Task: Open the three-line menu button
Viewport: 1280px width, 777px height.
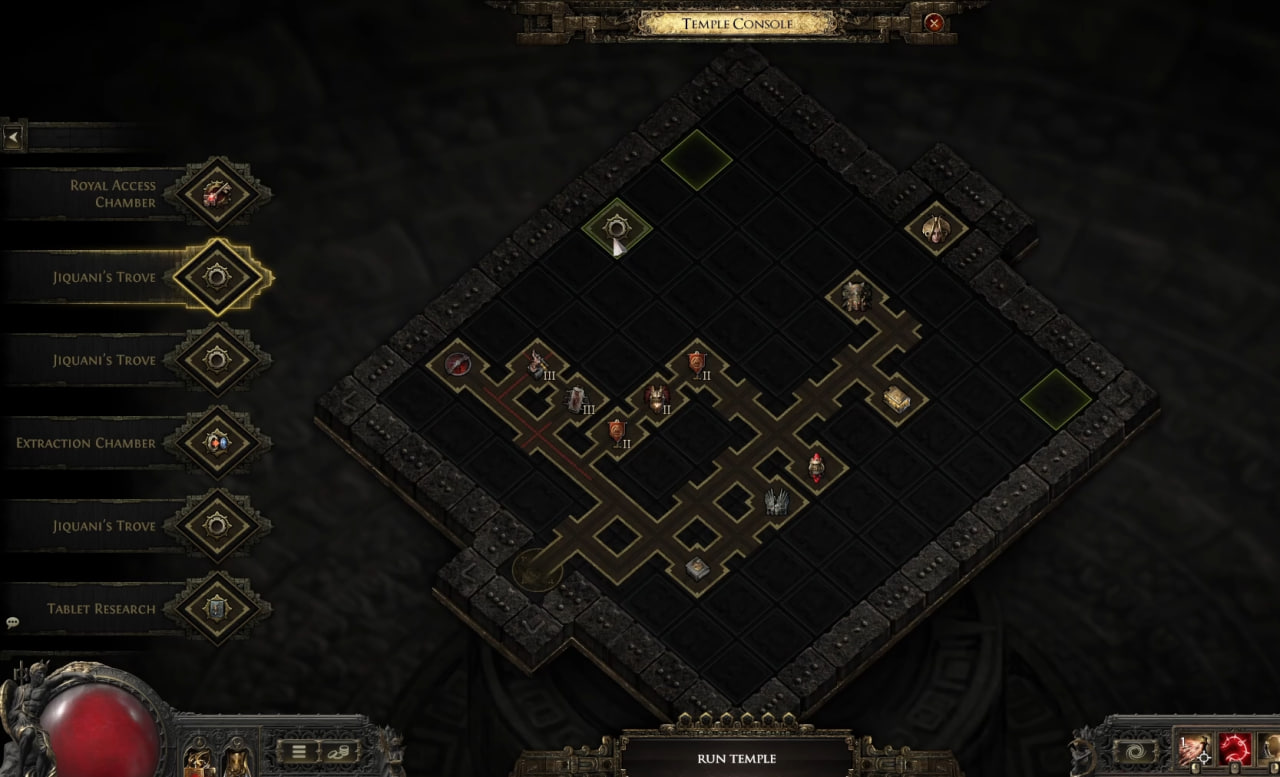Action: click(x=298, y=751)
